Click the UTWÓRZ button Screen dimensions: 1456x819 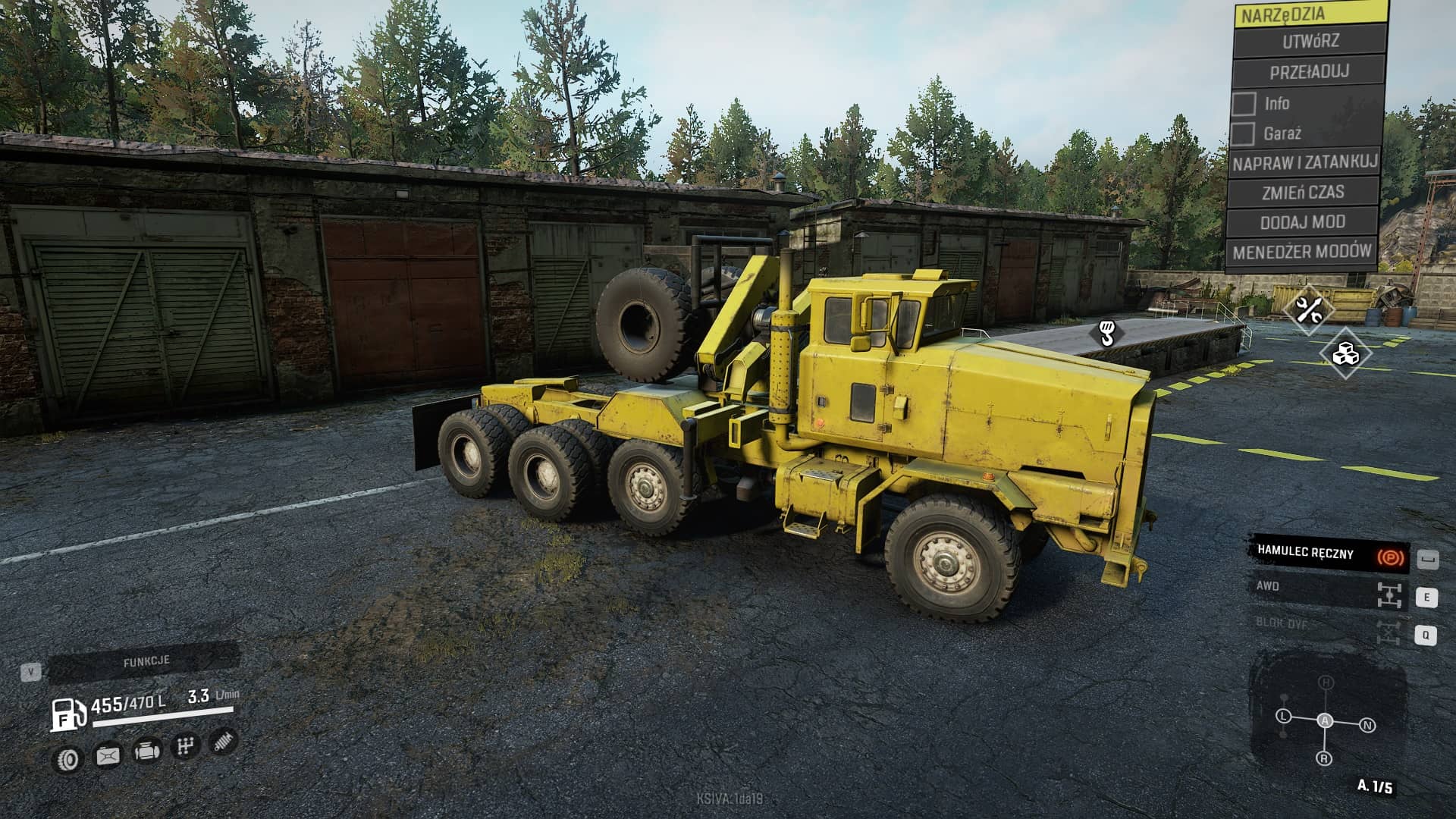click(1310, 42)
